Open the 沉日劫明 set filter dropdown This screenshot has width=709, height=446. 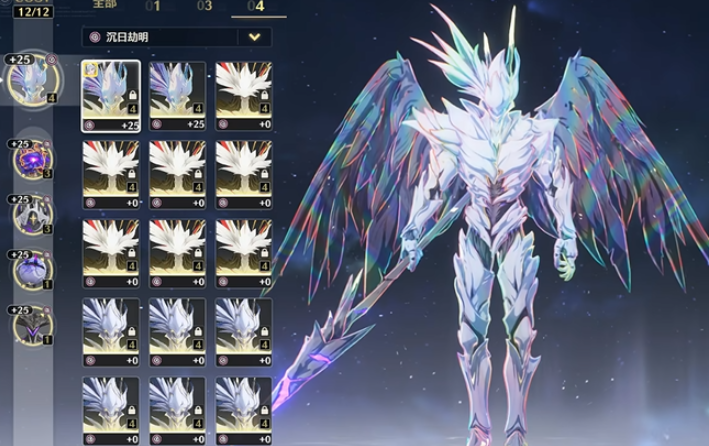click(254, 37)
